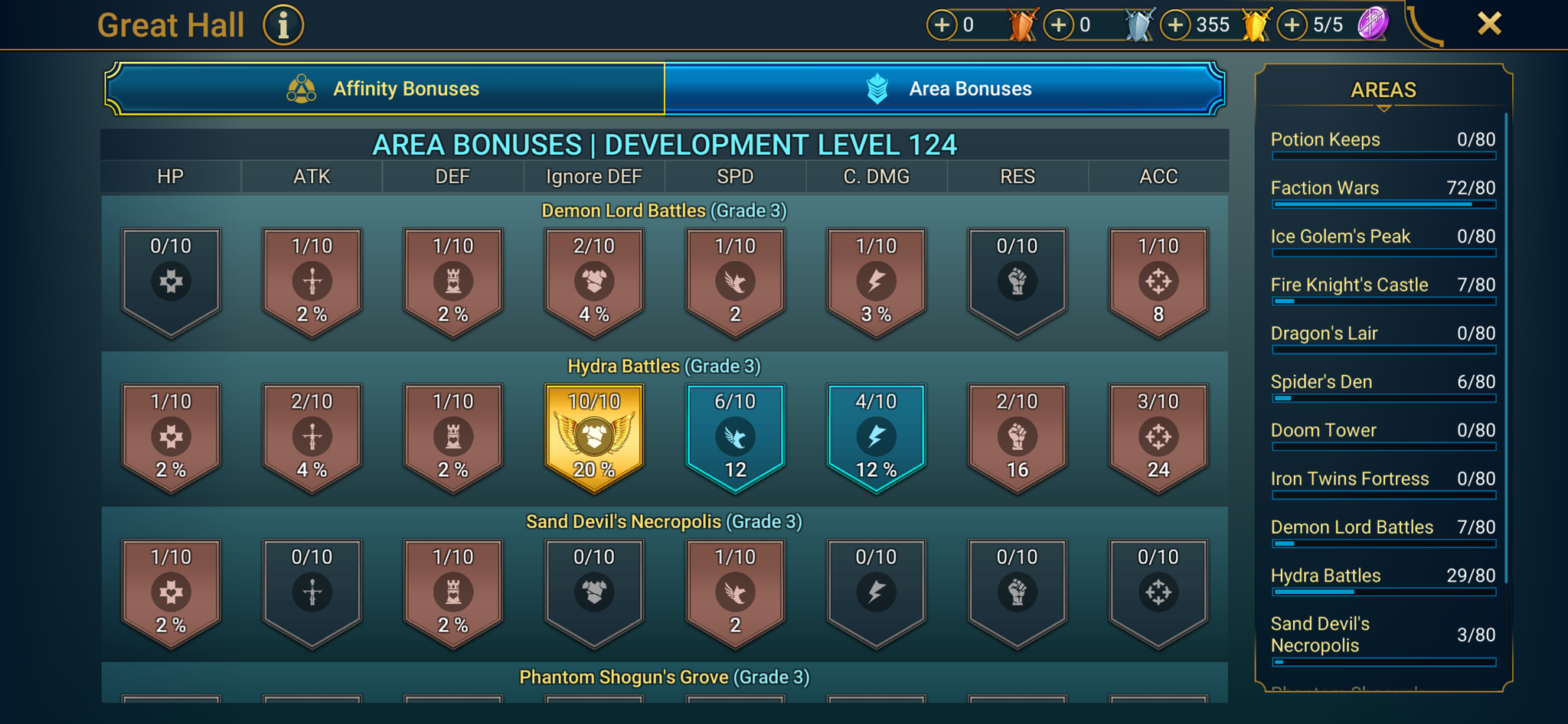This screenshot has width=1568, height=724.
Task: Select Fire Knight's Castle in the Areas list
Action: click(1382, 285)
